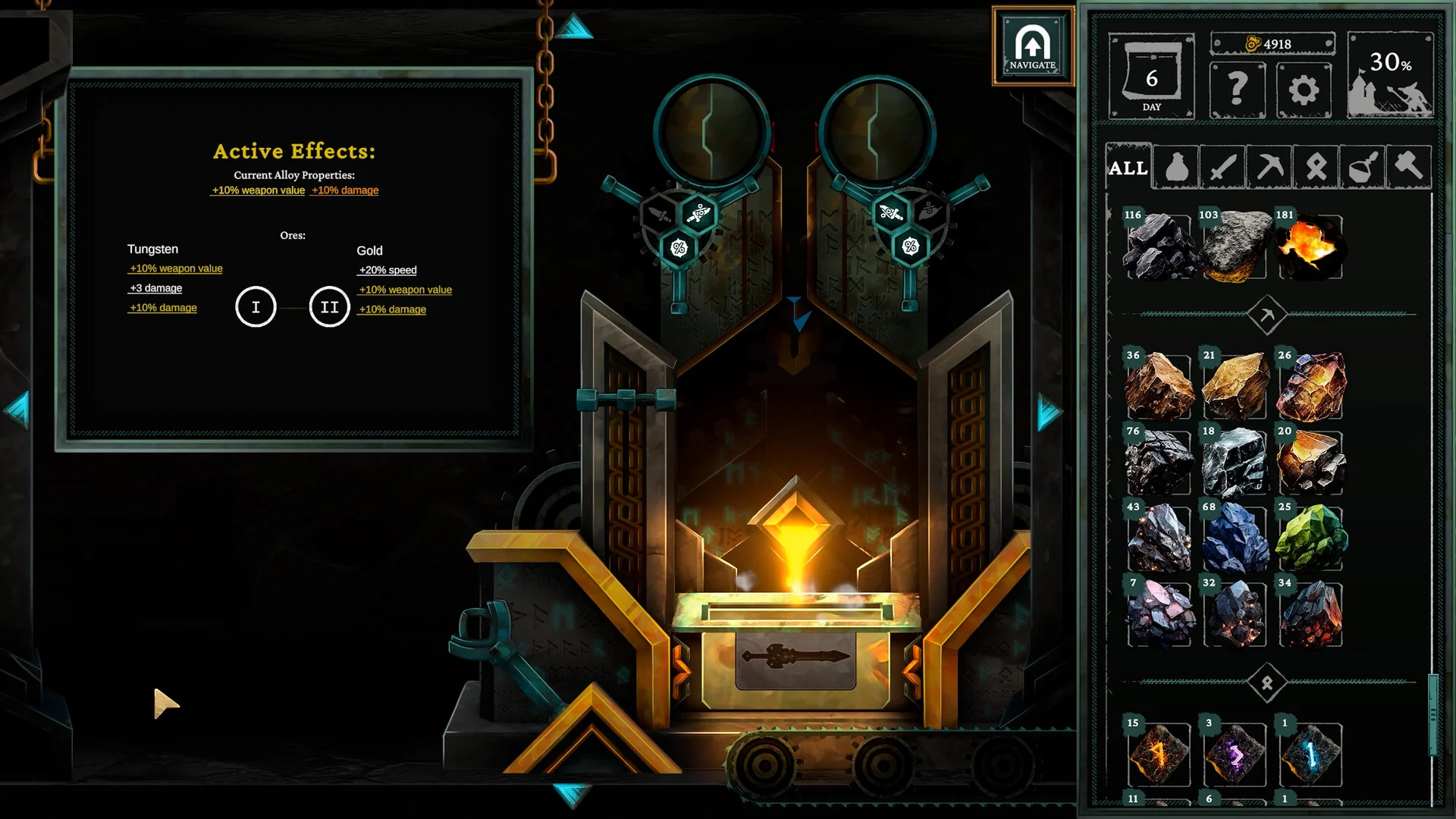This screenshot has height=819, width=1456.
Task: Show the sword category tab
Action: [1222, 168]
